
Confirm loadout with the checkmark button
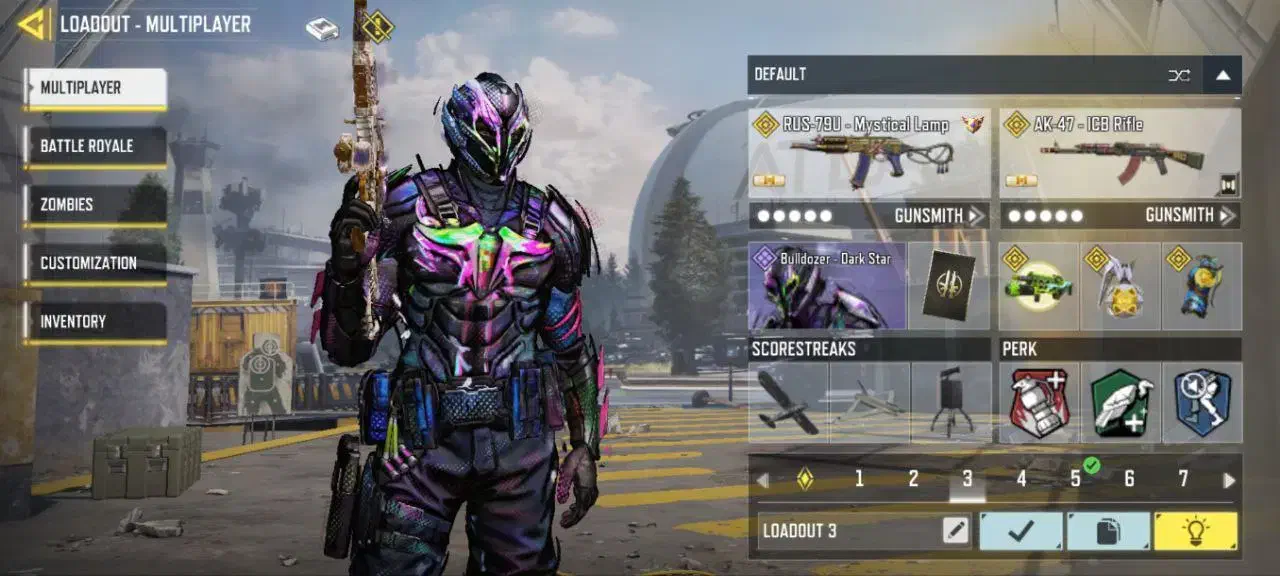pyautogui.click(x=1020, y=531)
